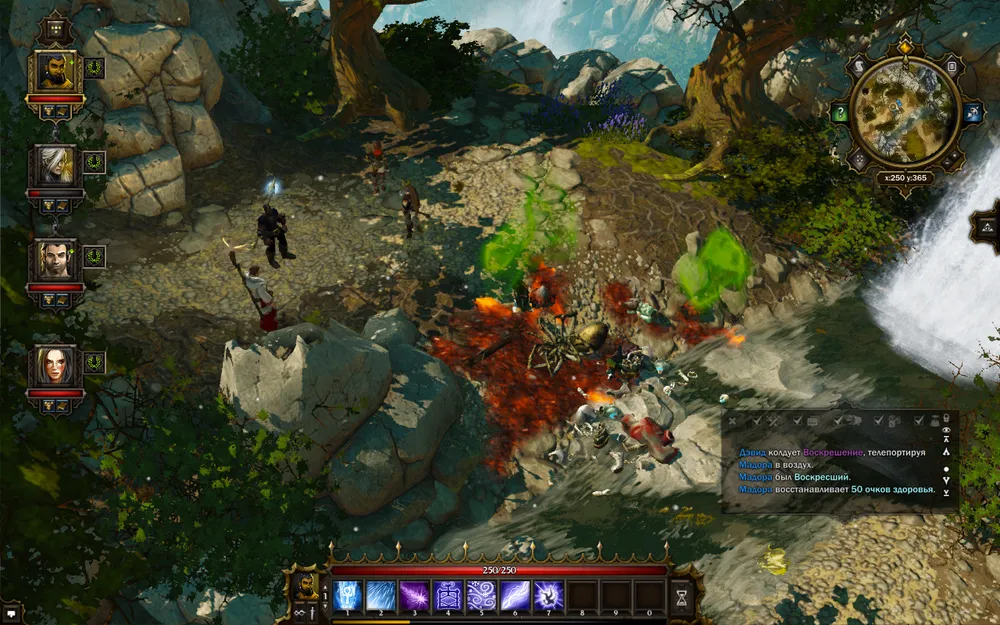Cast the lightning bolt skill in slot 6
Image resolution: width=1000 pixels, height=625 pixels.
pos(515,596)
